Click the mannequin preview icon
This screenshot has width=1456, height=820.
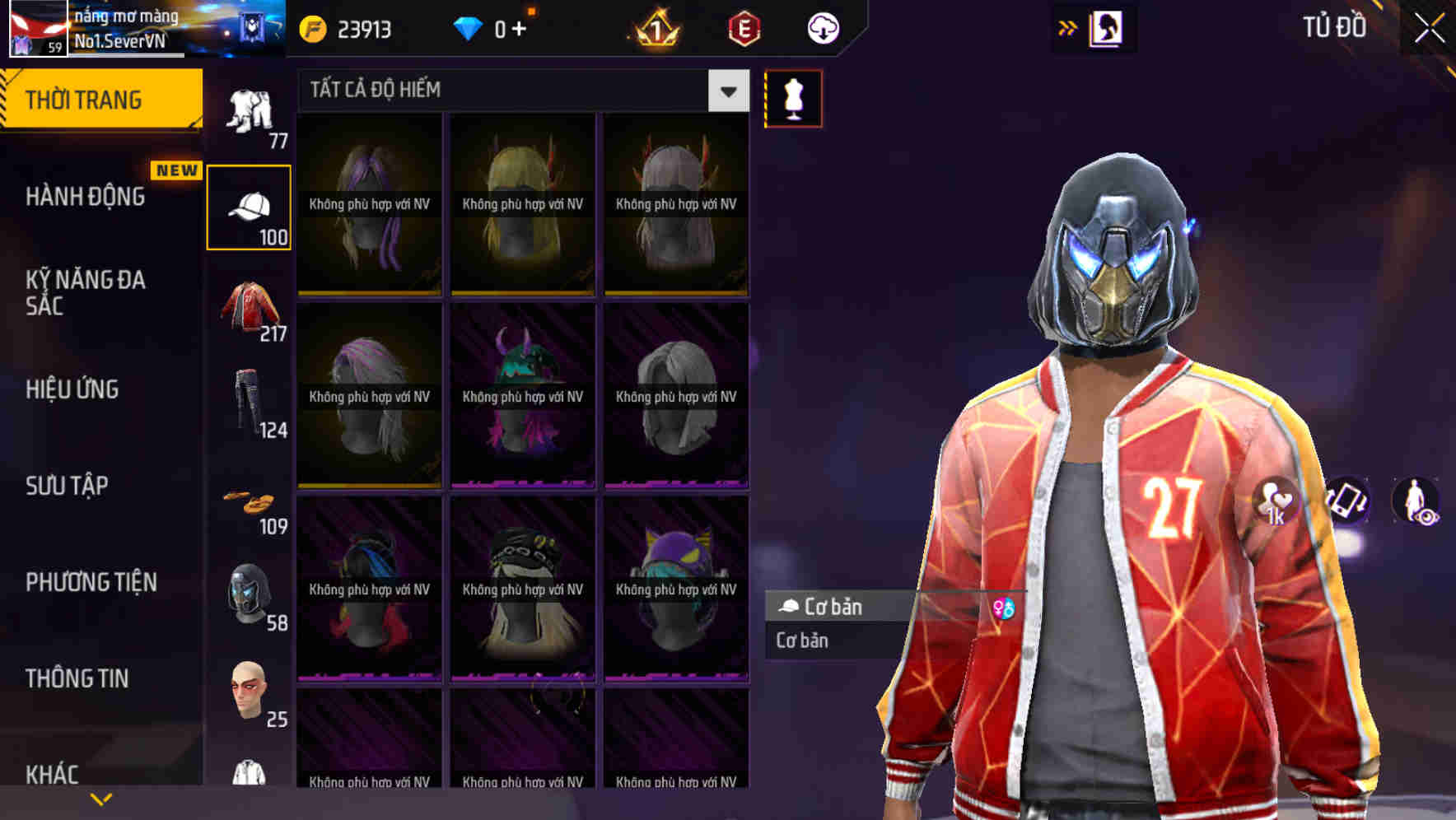pyautogui.click(x=793, y=99)
